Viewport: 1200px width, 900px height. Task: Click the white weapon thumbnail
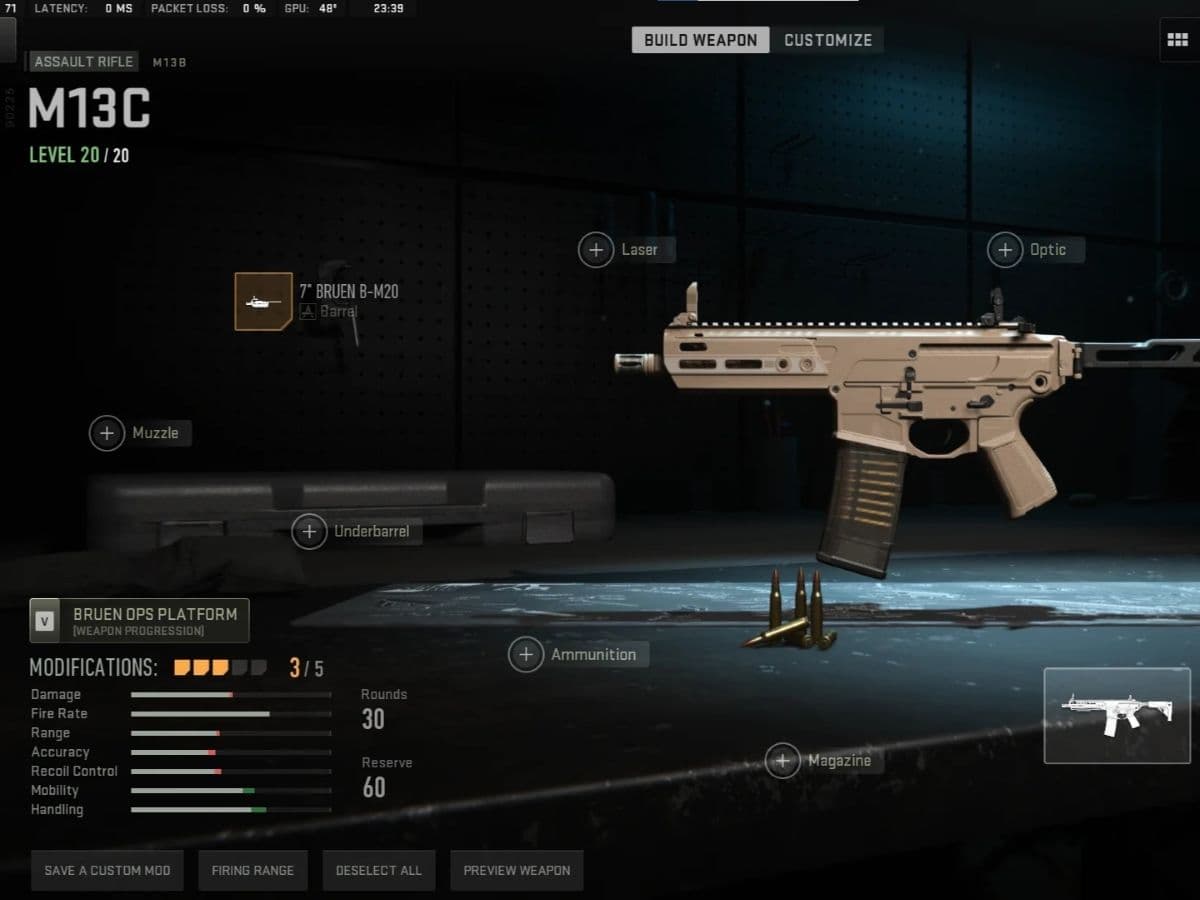1117,716
